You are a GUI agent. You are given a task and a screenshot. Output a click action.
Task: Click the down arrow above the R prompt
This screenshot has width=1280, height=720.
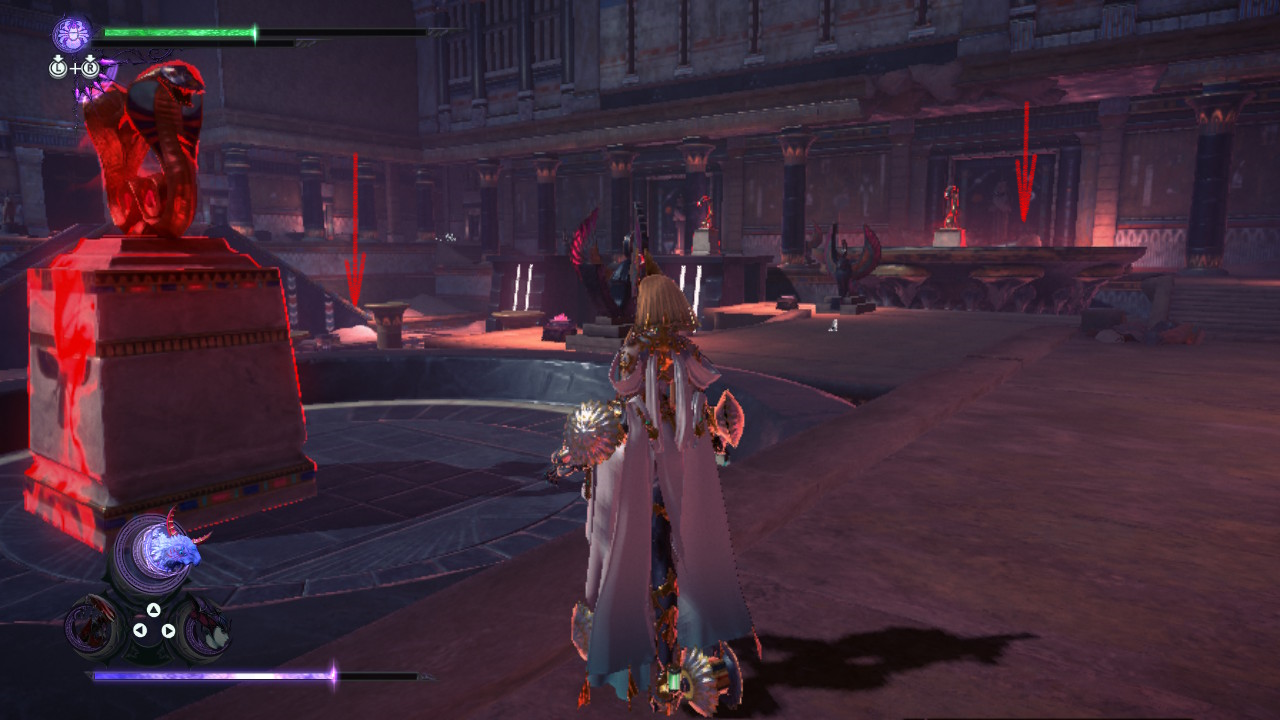[90, 57]
